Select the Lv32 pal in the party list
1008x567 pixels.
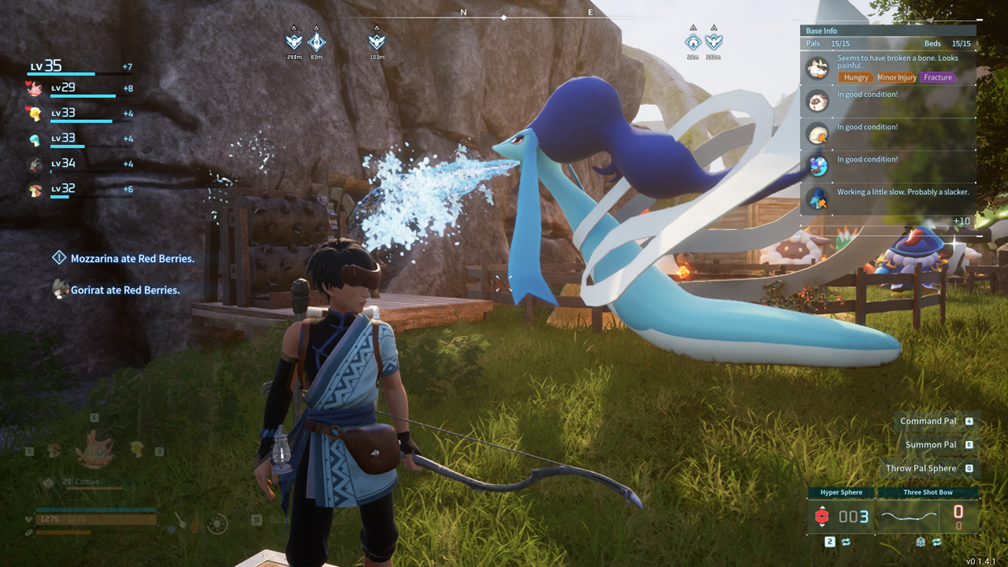pos(35,189)
